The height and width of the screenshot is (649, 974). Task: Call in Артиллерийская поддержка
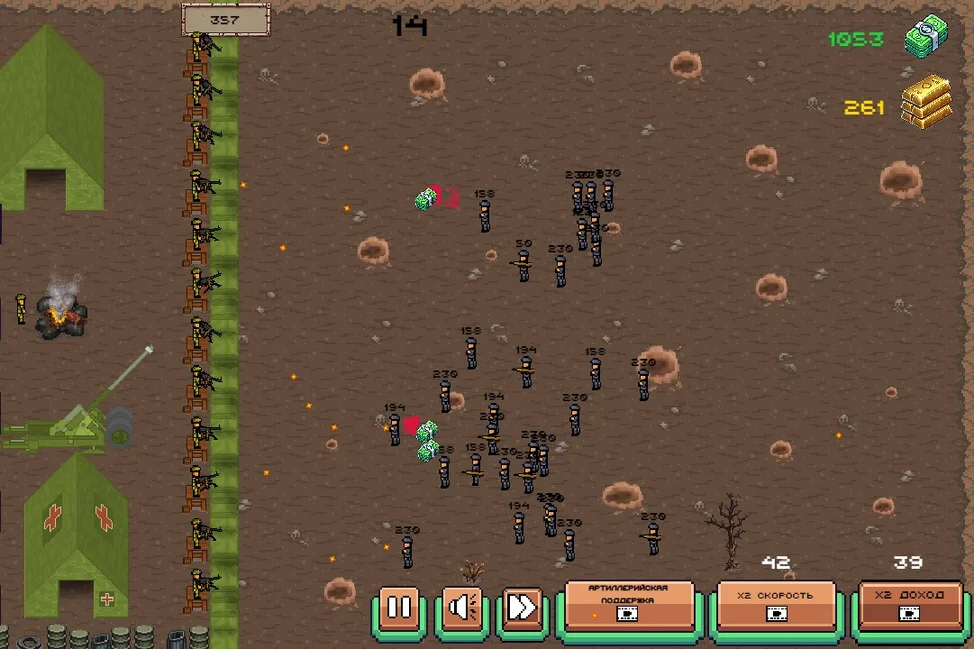(629, 604)
